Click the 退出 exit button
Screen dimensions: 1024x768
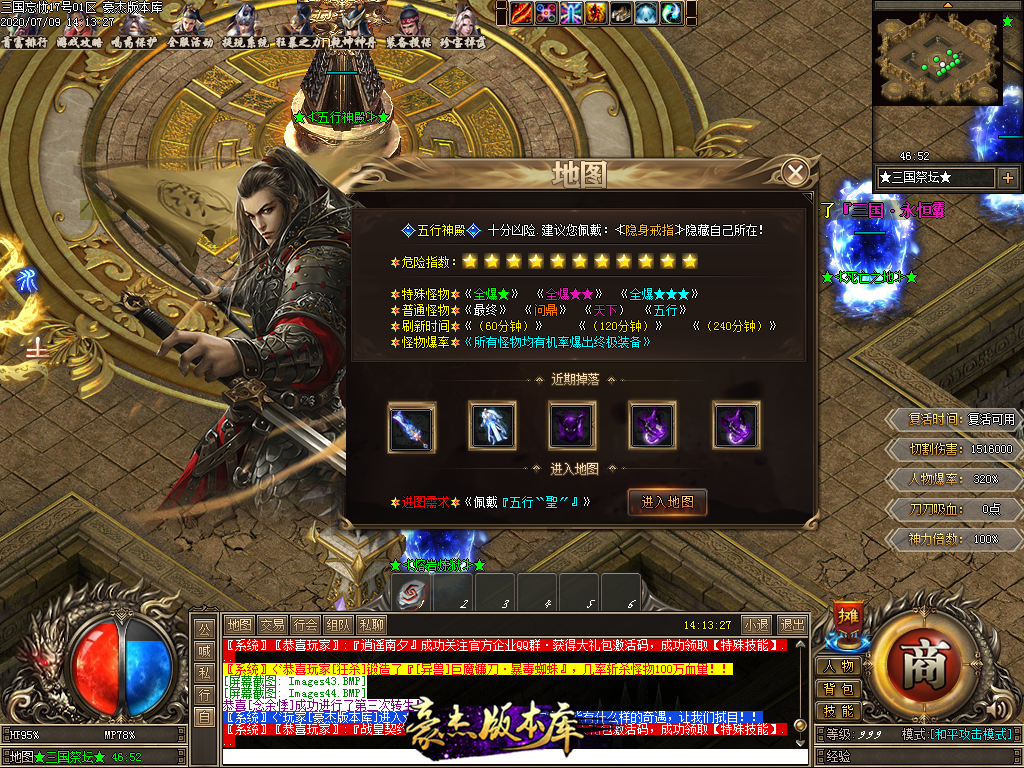coord(792,625)
